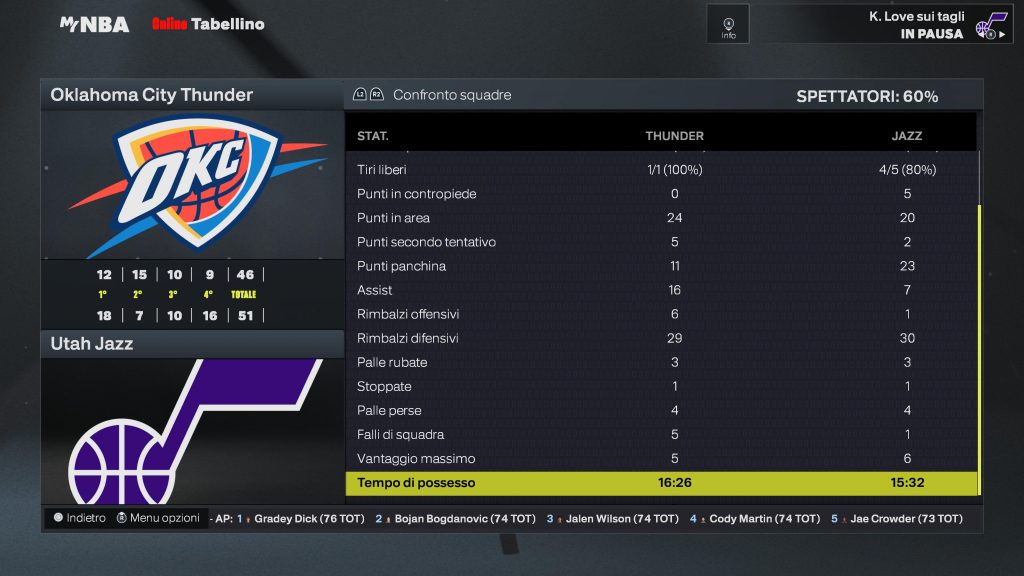This screenshot has height=576, width=1024.
Task: Click the yellow stats list scrollbar
Action: coord(980,350)
